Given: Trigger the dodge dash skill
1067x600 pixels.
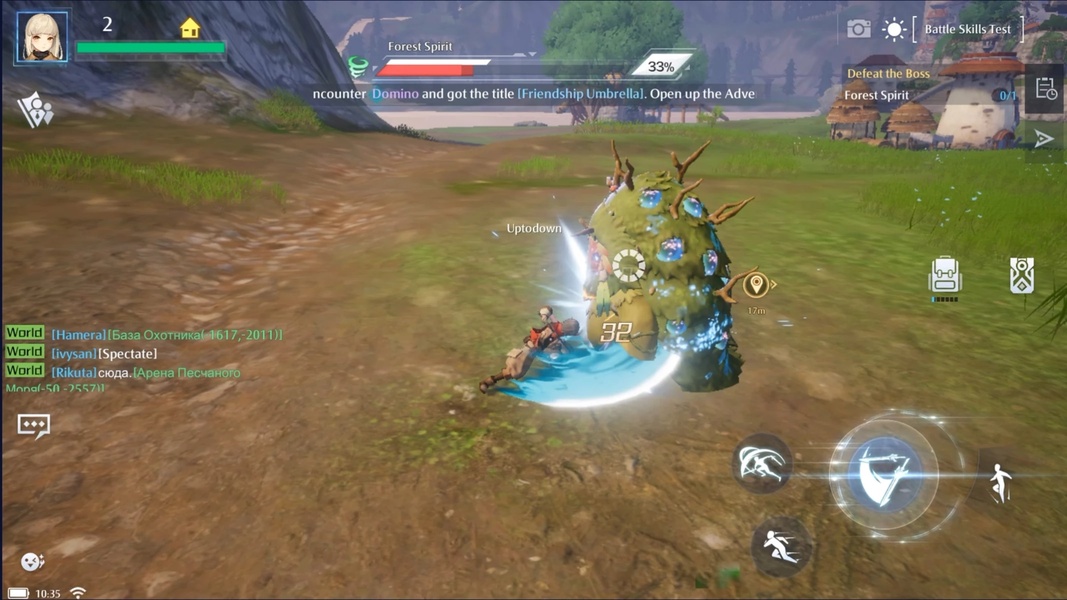Looking at the screenshot, I should [780, 546].
